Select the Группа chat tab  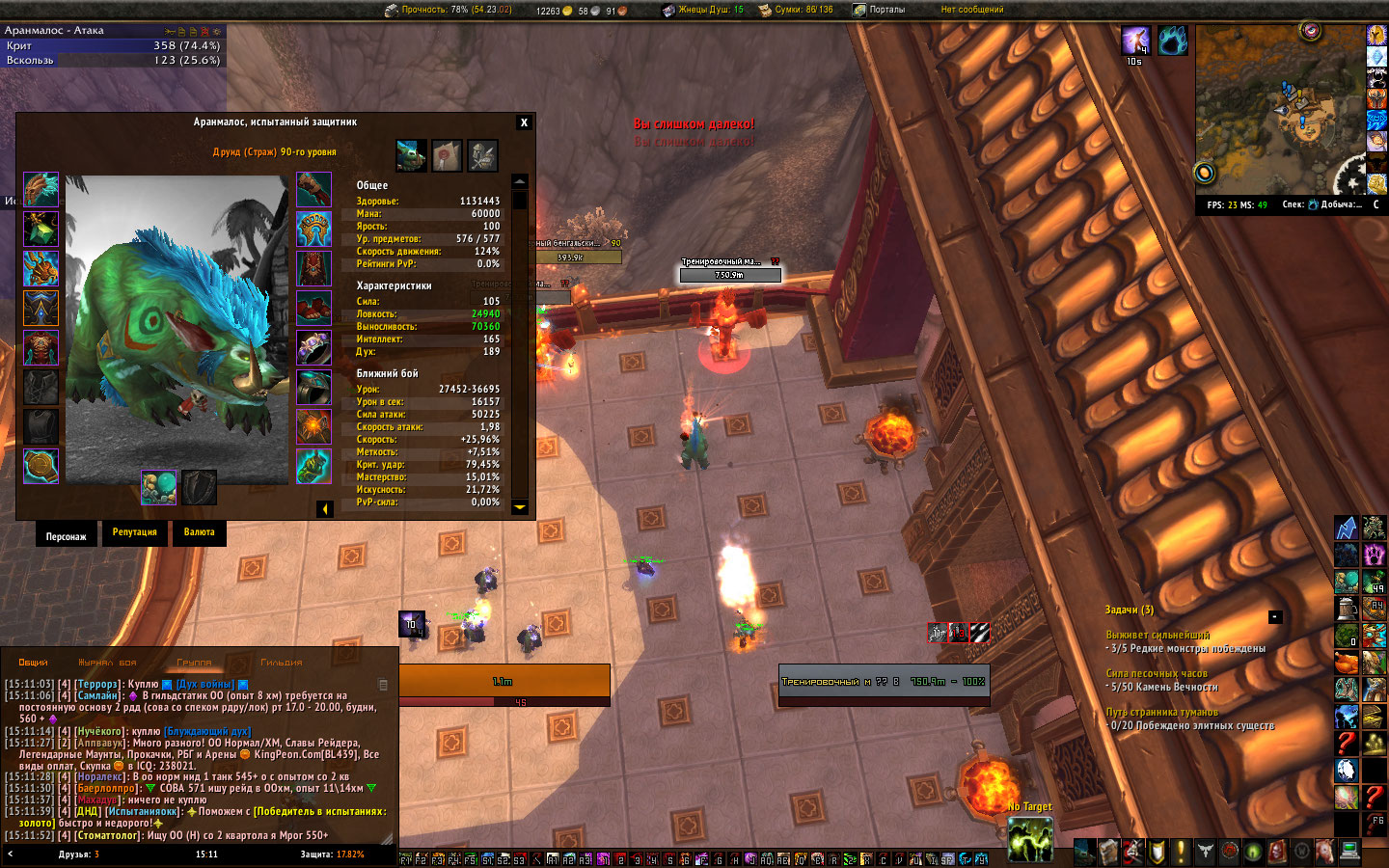click(x=194, y=663)
